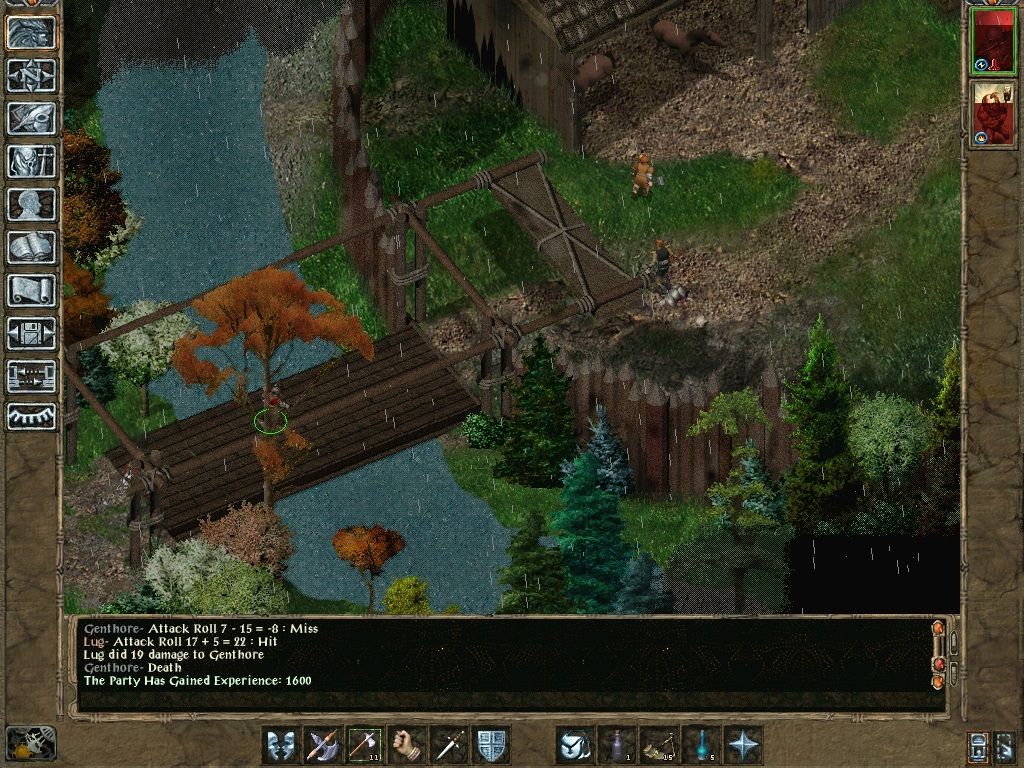Select the bare fist weapon slot
The height and width of the screenshot is (768, 1024).
407,745
